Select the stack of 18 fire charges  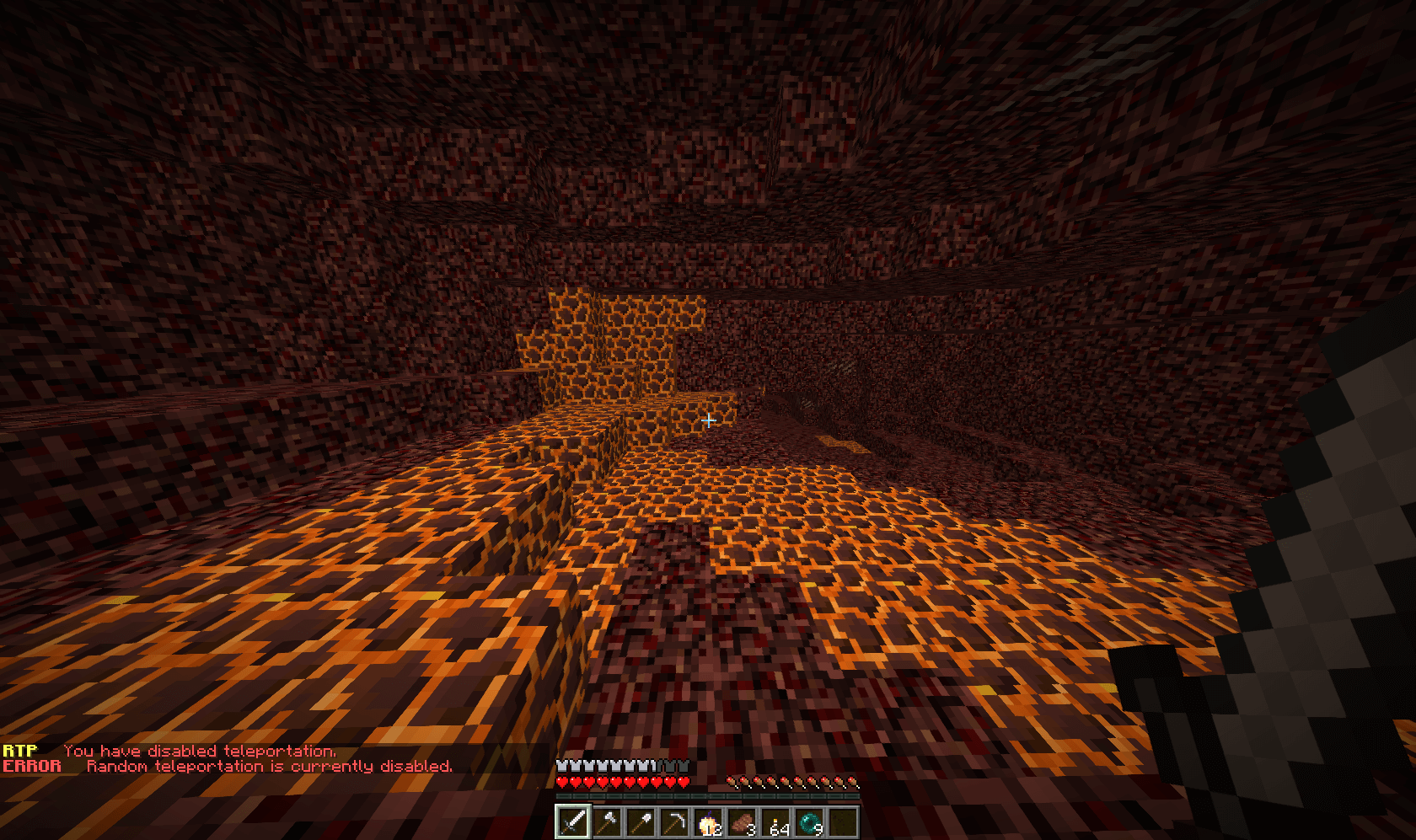(x=708, y=821)
